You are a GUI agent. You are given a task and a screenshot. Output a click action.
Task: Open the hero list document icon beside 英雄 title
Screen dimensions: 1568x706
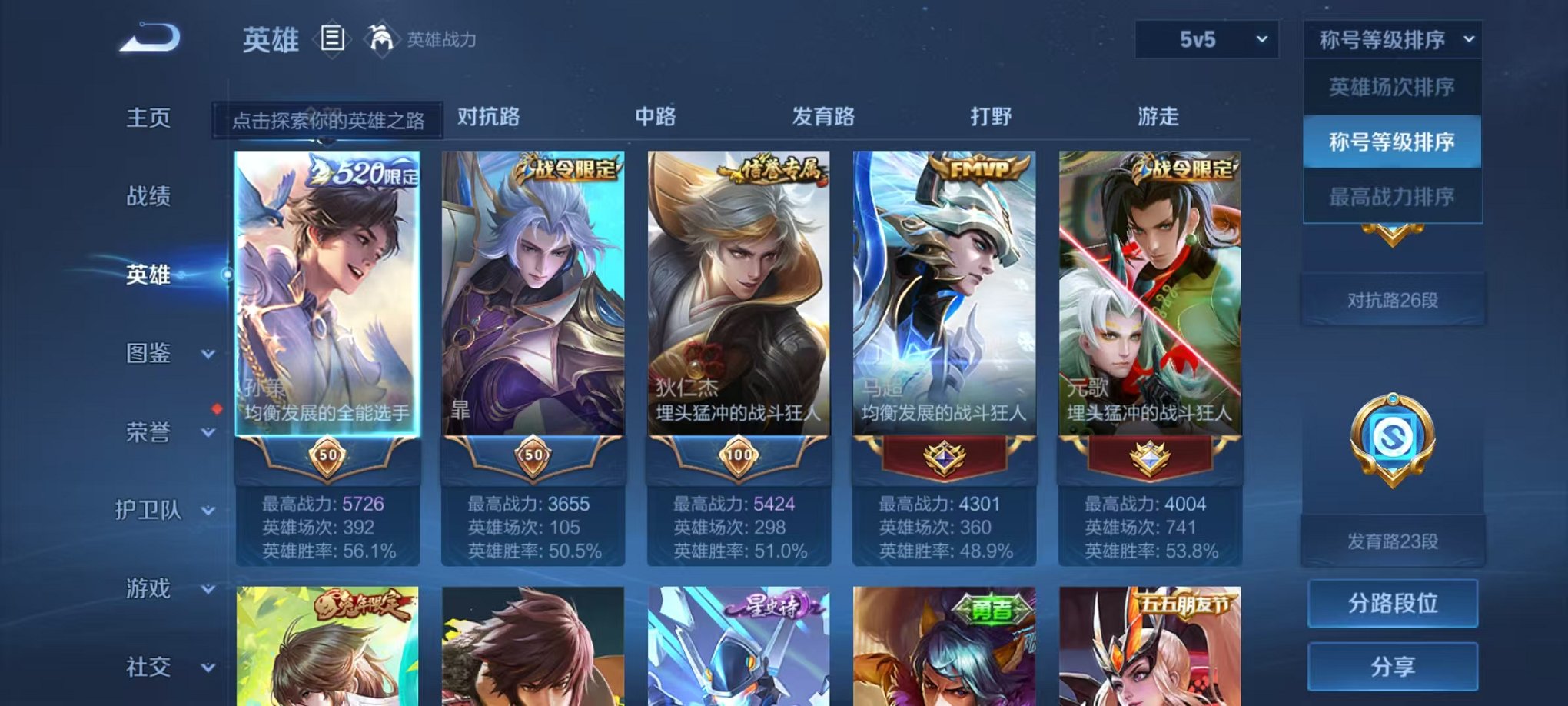(334, 38)
